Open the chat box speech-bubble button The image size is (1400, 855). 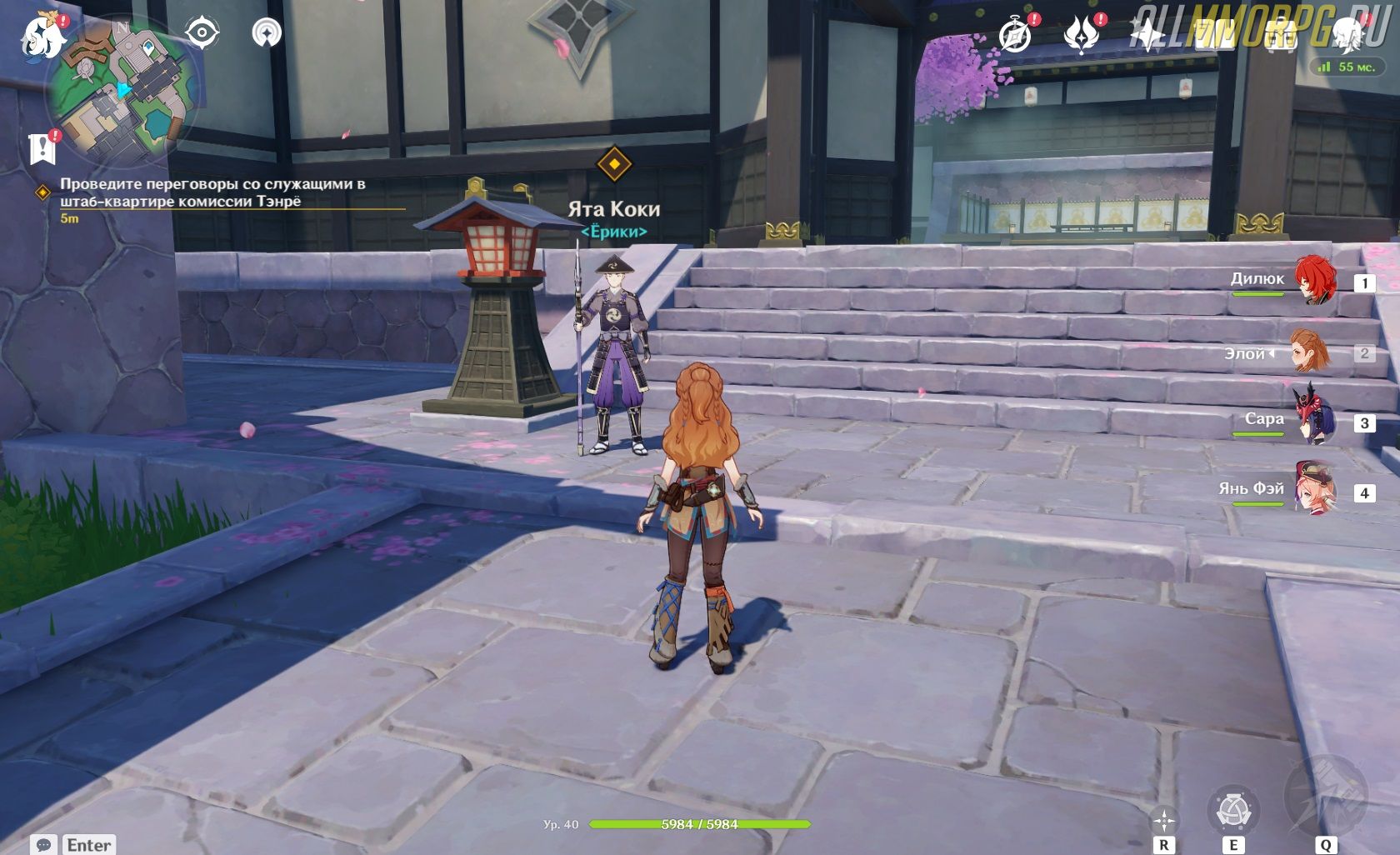[x=44, y=844]
